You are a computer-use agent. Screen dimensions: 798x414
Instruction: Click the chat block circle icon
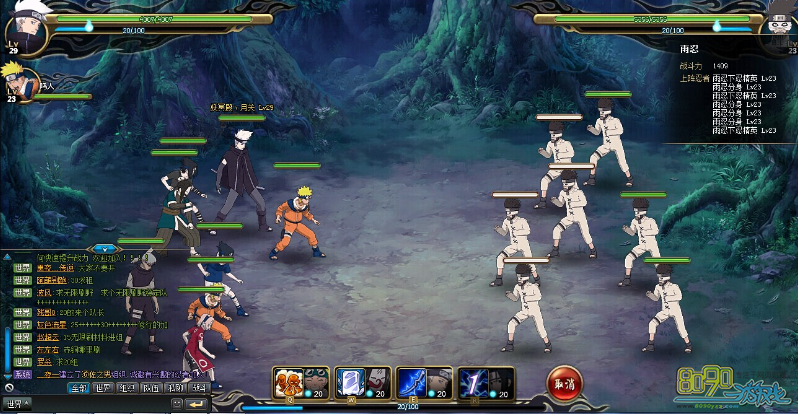coord(8,388)
